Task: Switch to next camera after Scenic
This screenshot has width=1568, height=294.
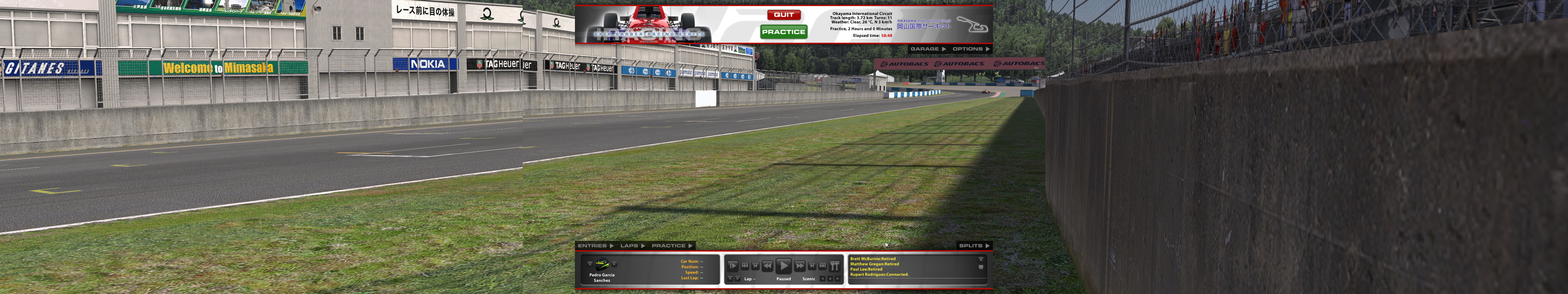Action: click(x=838, y=279)
